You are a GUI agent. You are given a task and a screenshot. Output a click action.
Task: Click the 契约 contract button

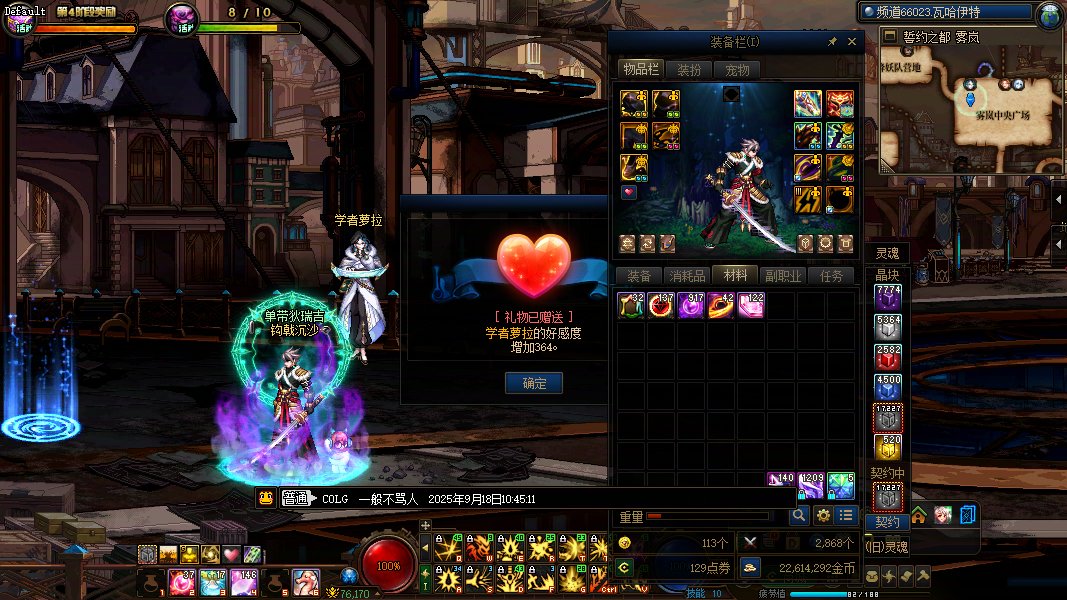tap(887, 522)
